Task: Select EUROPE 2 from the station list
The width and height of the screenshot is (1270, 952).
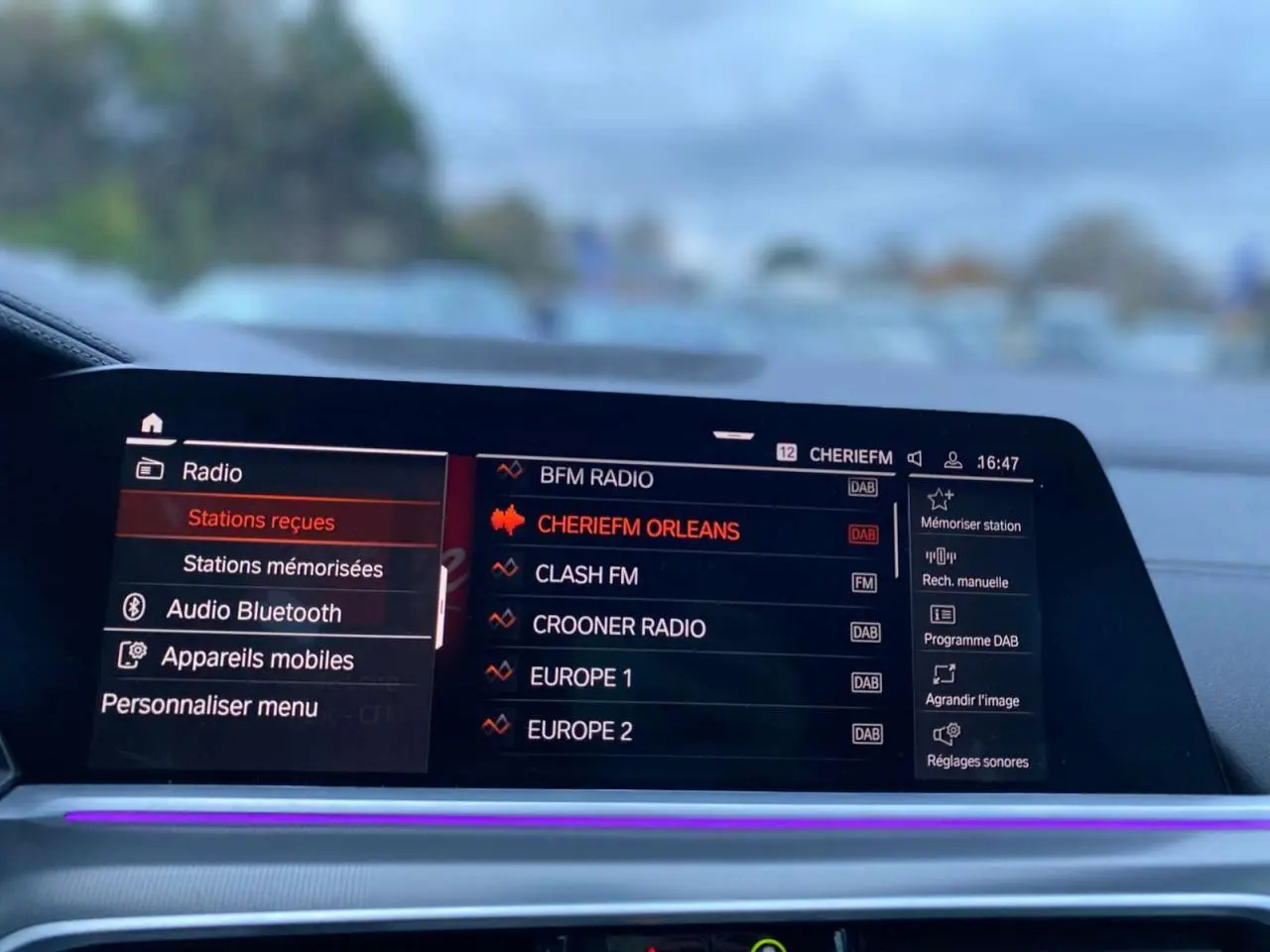Action: click(580, 731)
